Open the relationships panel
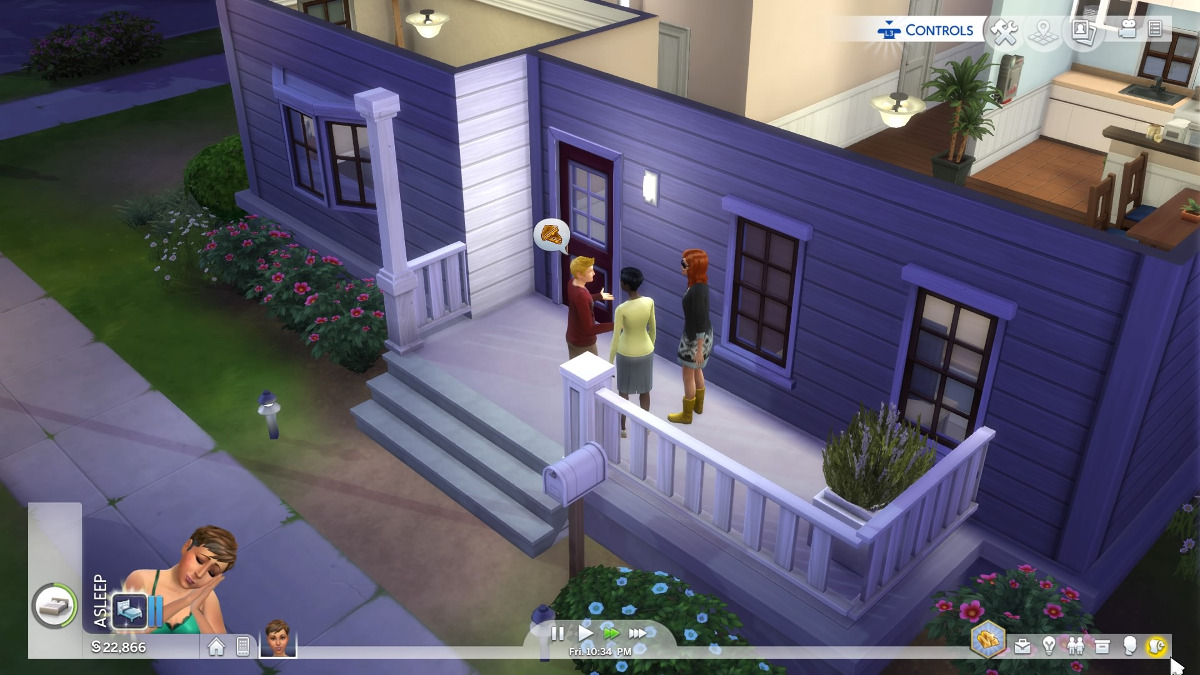Image resolution: width=1200 pixels, height=675 pixels. coord(1076,646)
